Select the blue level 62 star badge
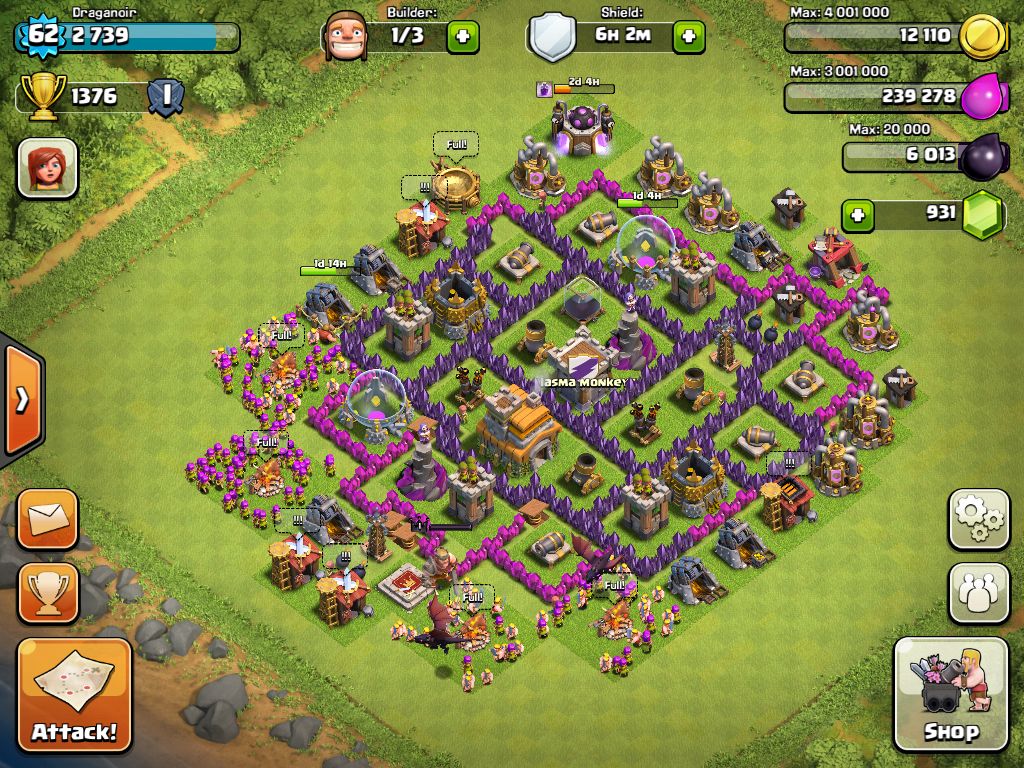This screenshot has height=768, width=1024. 41,35
